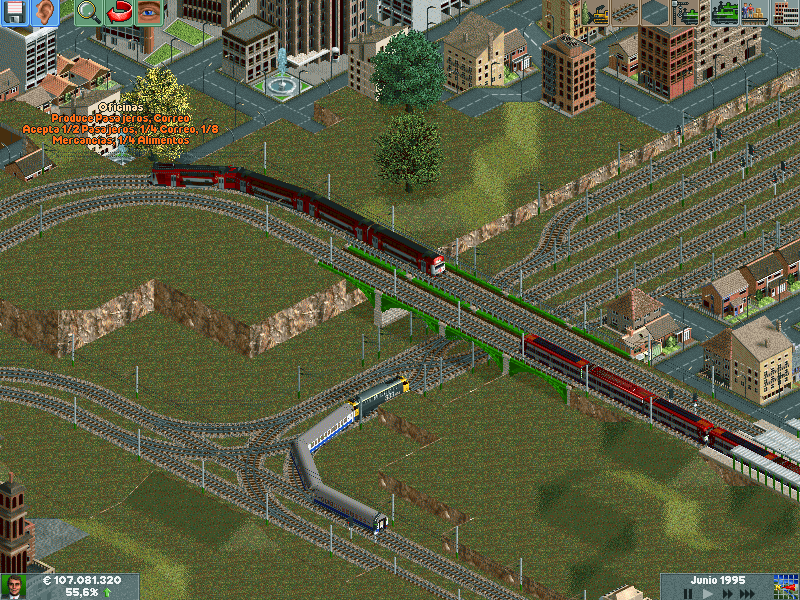Click the red arrow rotate view button
Screen dimensions: 800x600
(x=119, y=12)
